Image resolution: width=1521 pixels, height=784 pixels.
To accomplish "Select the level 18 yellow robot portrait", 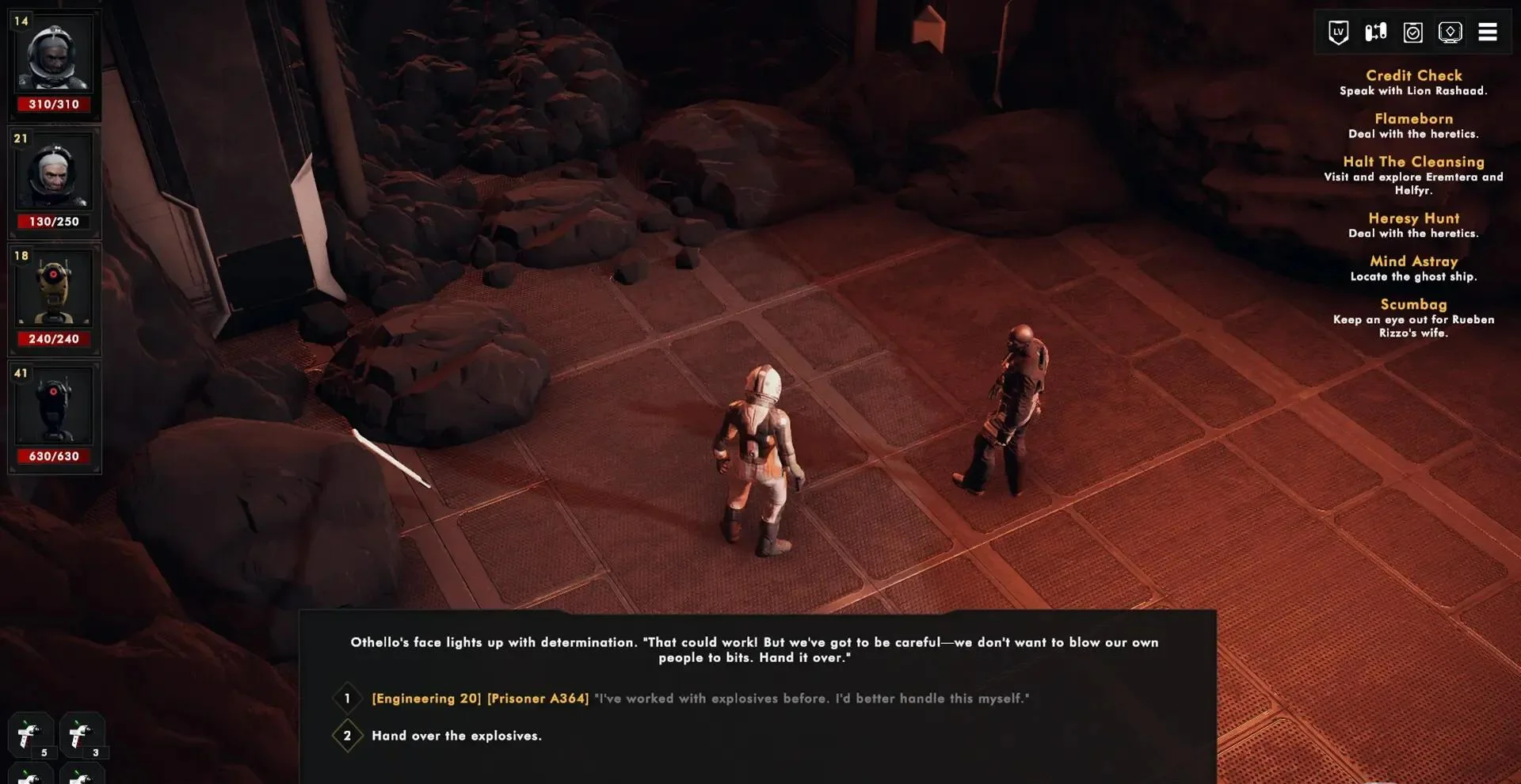I will [54, 290].
